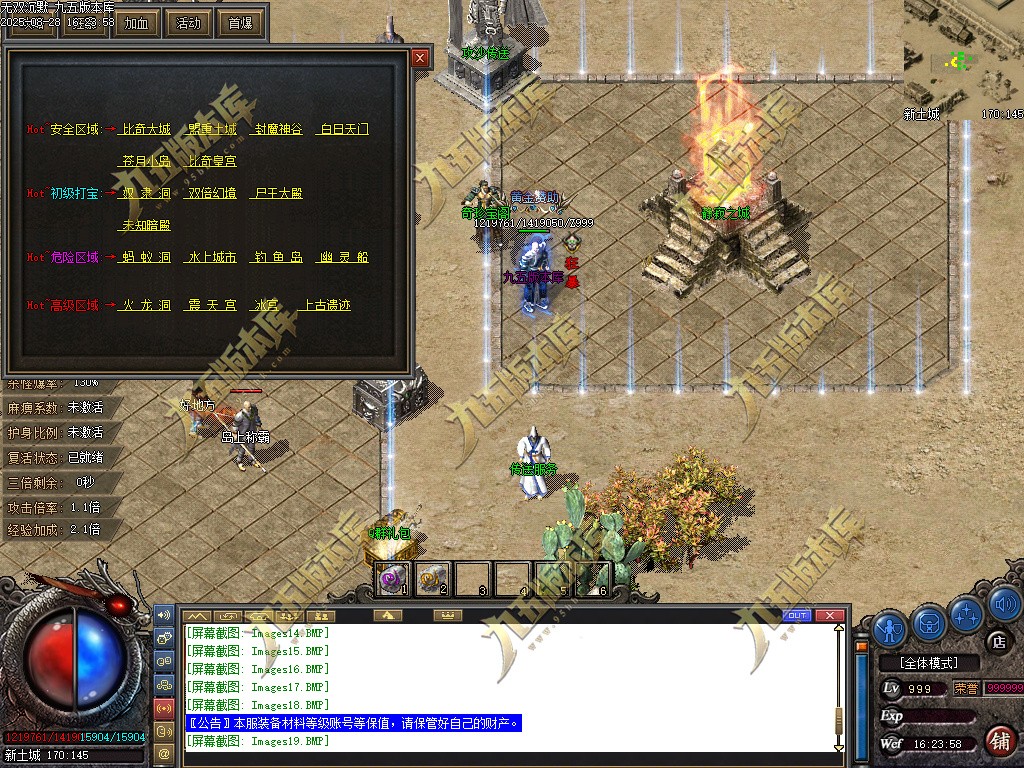
Task: Go to 上古遗迹
Action: click(327, 305)
